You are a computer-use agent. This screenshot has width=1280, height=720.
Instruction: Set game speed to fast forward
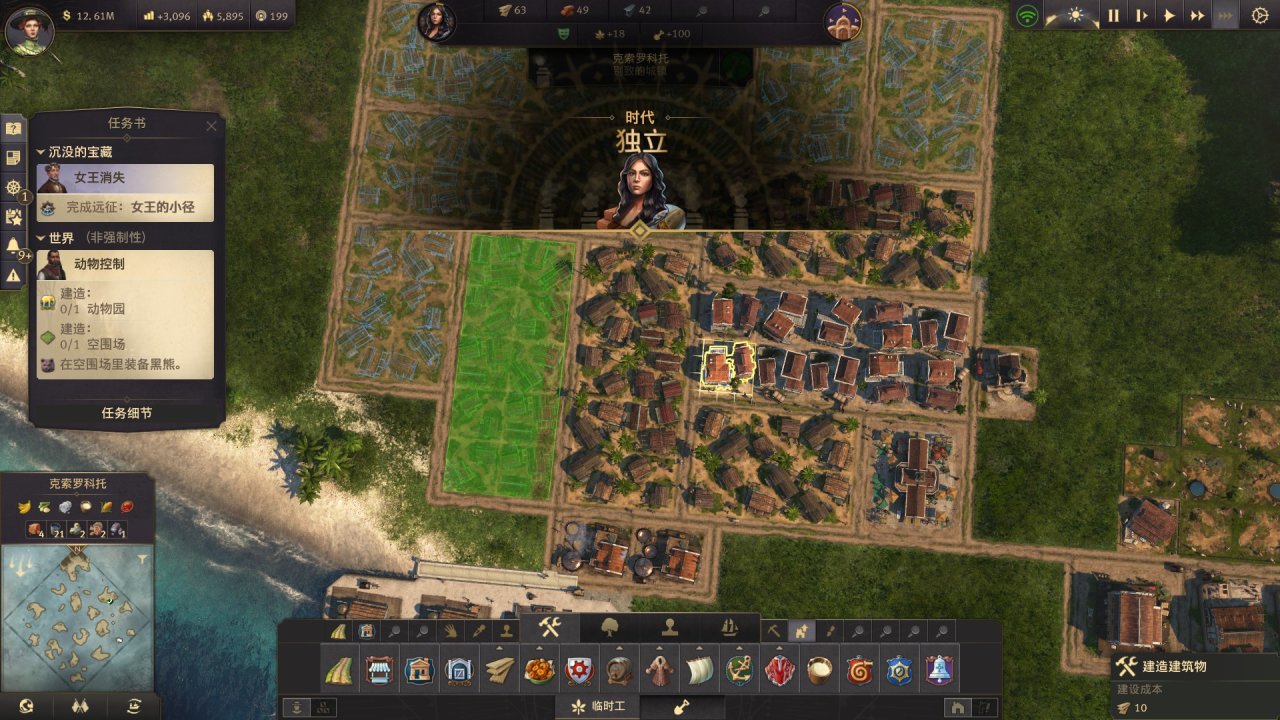tap(1197, 16)
